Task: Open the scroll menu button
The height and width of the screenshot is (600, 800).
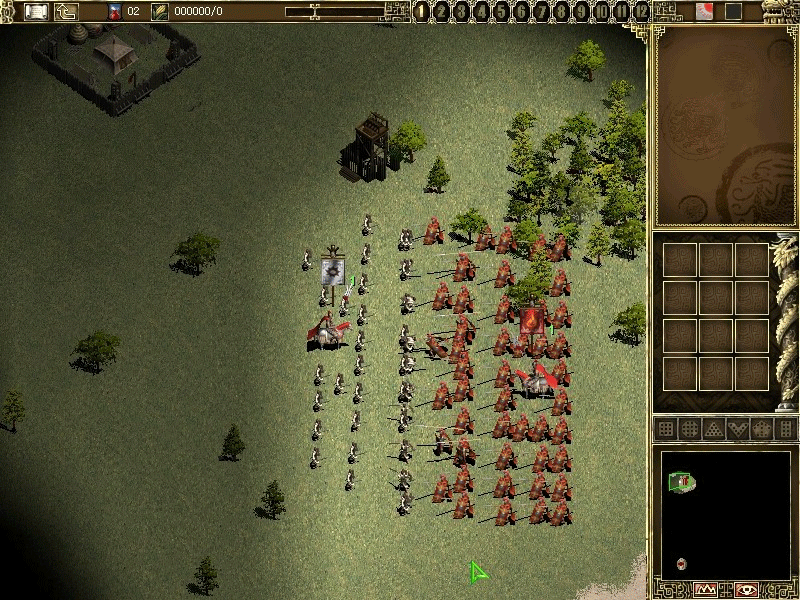Action: [37, 12]
